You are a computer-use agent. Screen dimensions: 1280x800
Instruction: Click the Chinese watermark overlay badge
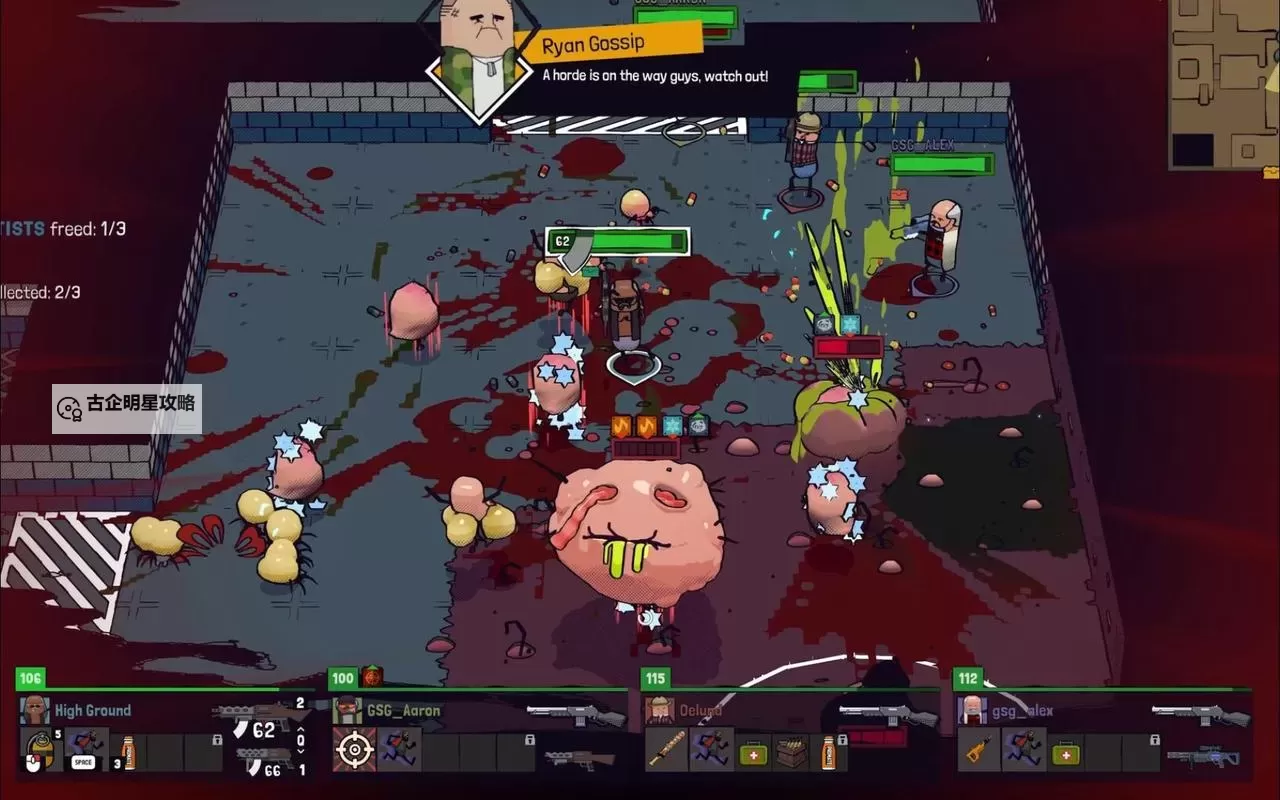tap(127, 408)
